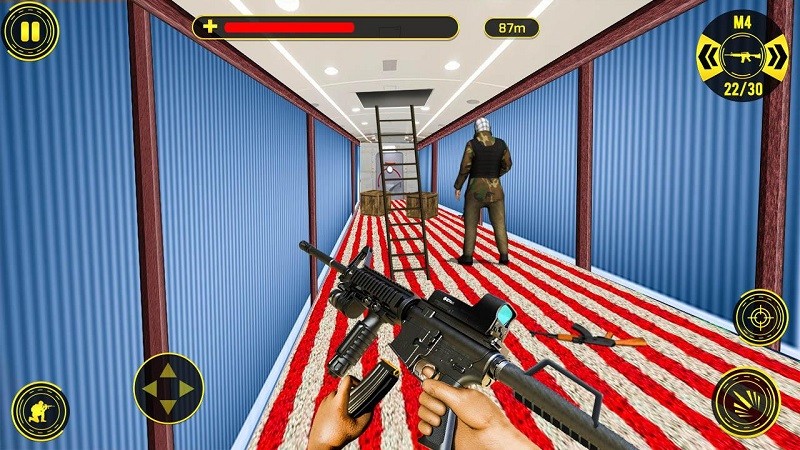Toggle the crosshair aim button
The width and height of the screenshot is (800, 450).
(761, 317)
